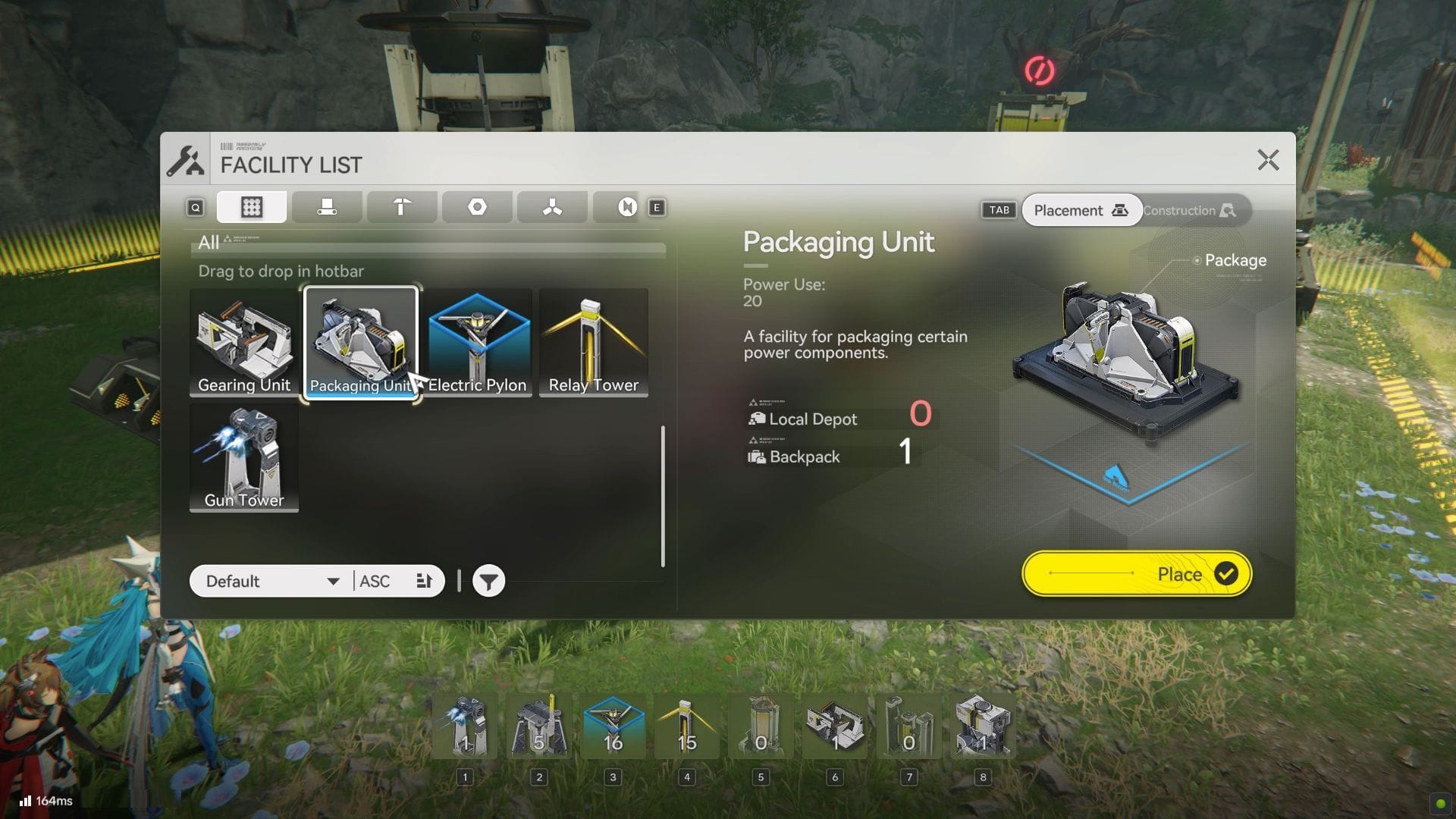
Task: Place the Packaging Unit
Action: tap(1136, 574)
